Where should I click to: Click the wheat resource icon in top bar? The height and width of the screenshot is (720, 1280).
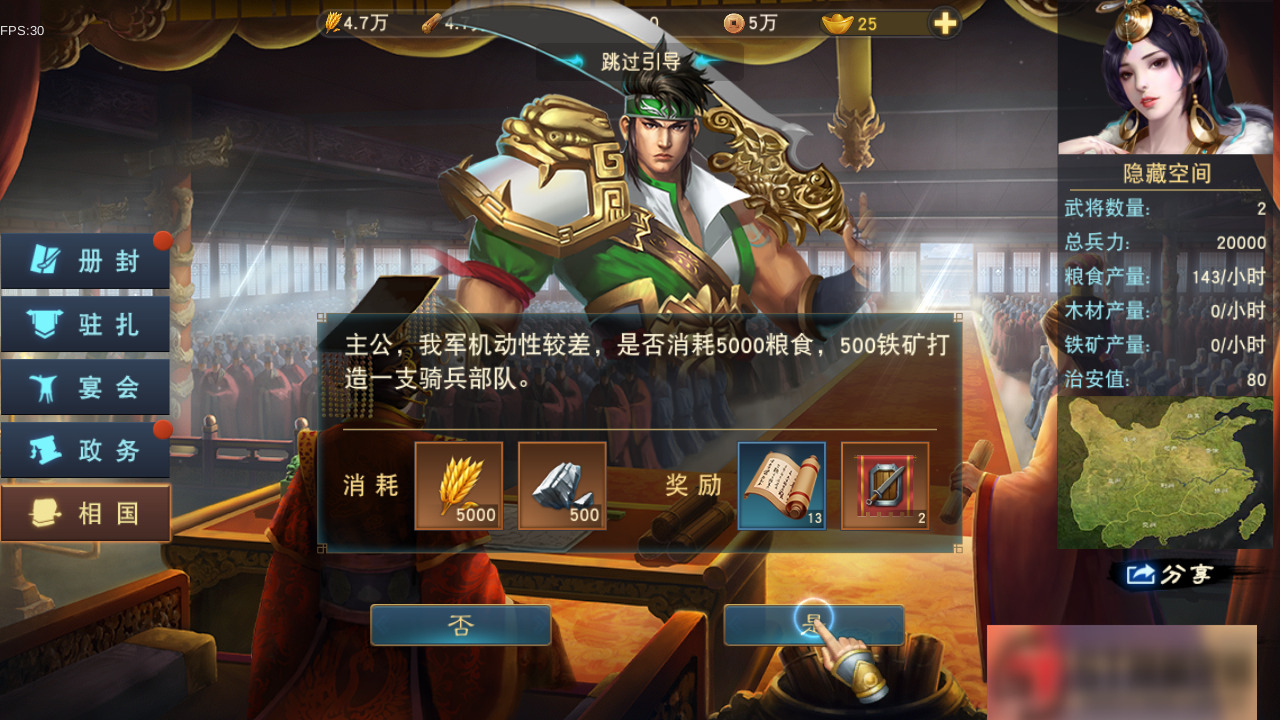coord(336,21)
